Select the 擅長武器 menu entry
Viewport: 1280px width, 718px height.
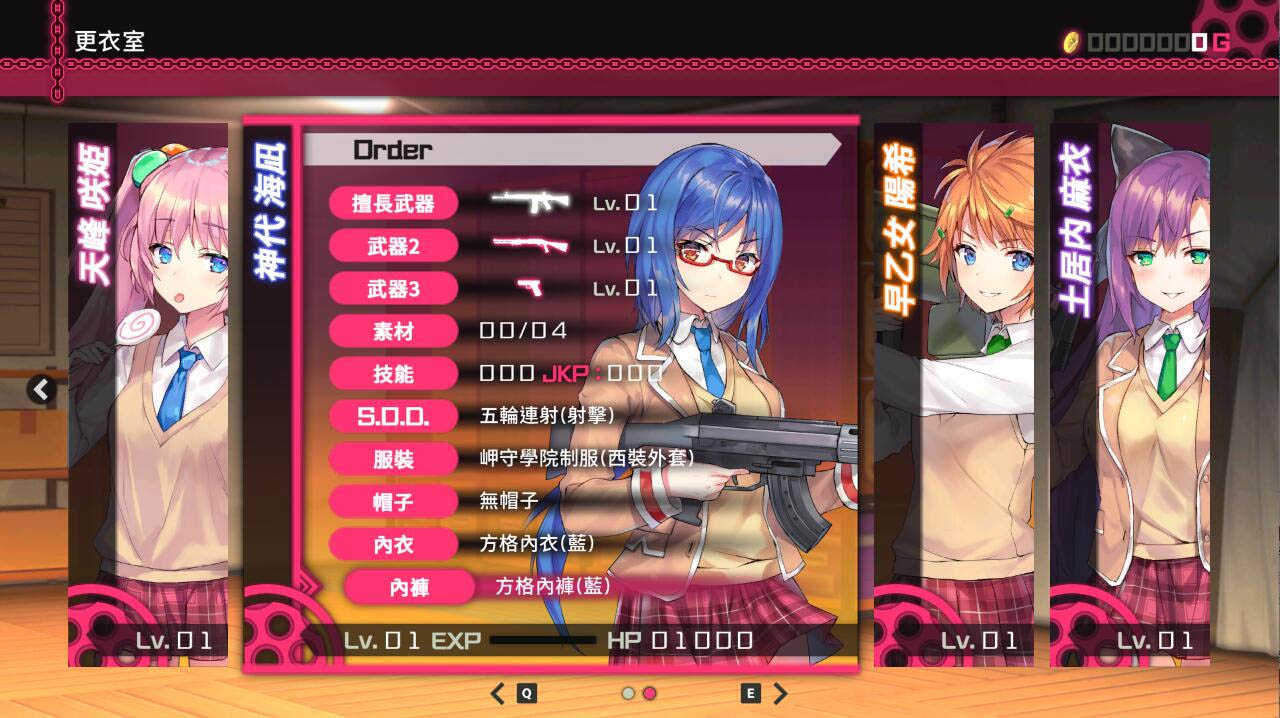(x=394, y=204)
